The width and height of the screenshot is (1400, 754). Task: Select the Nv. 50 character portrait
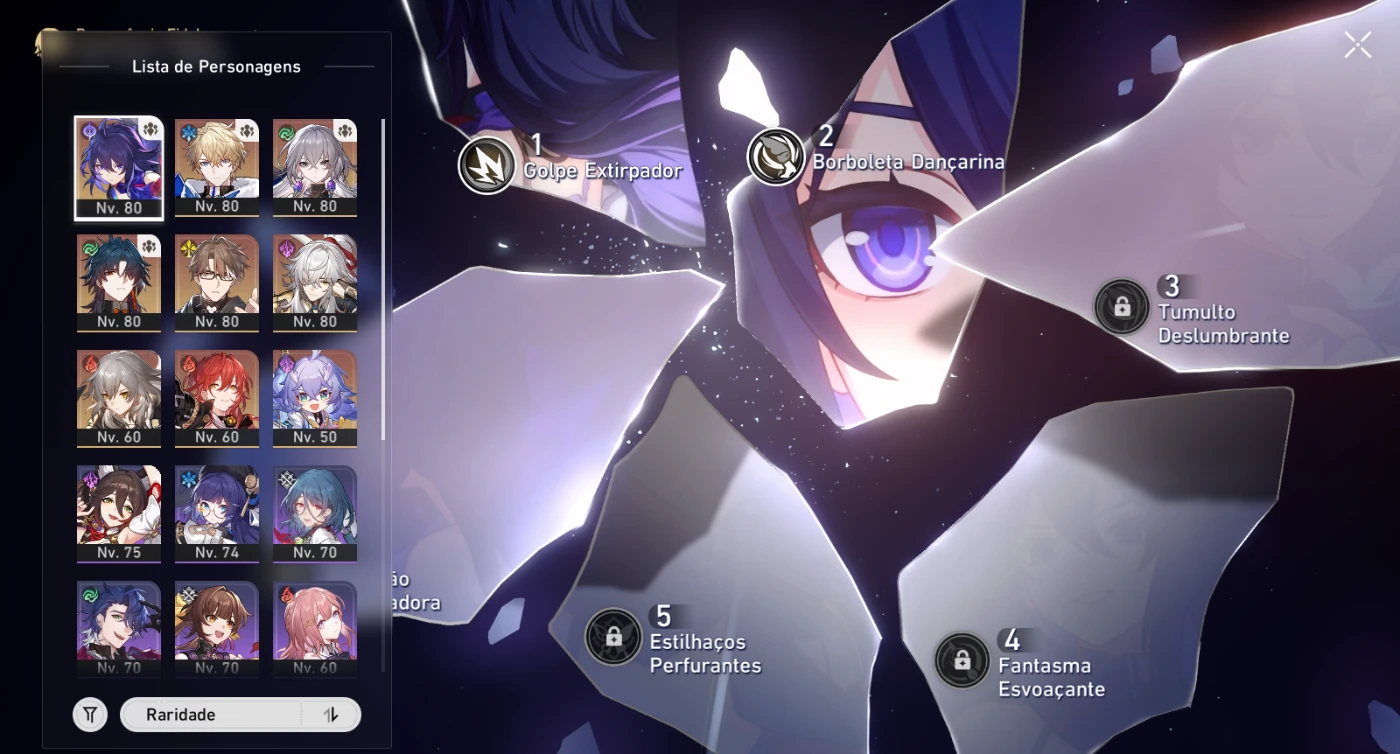316,395
